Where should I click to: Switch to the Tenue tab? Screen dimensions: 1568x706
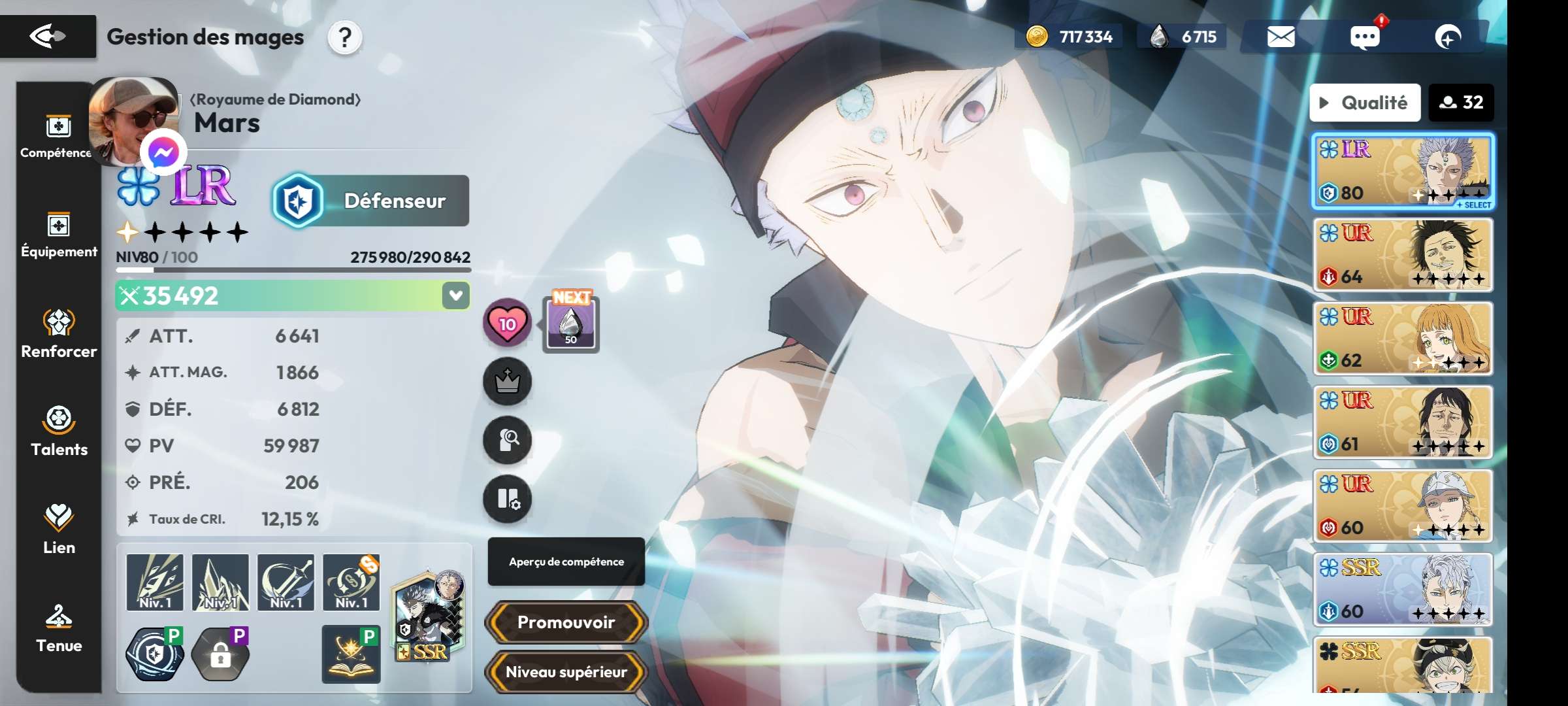[59, 628]
